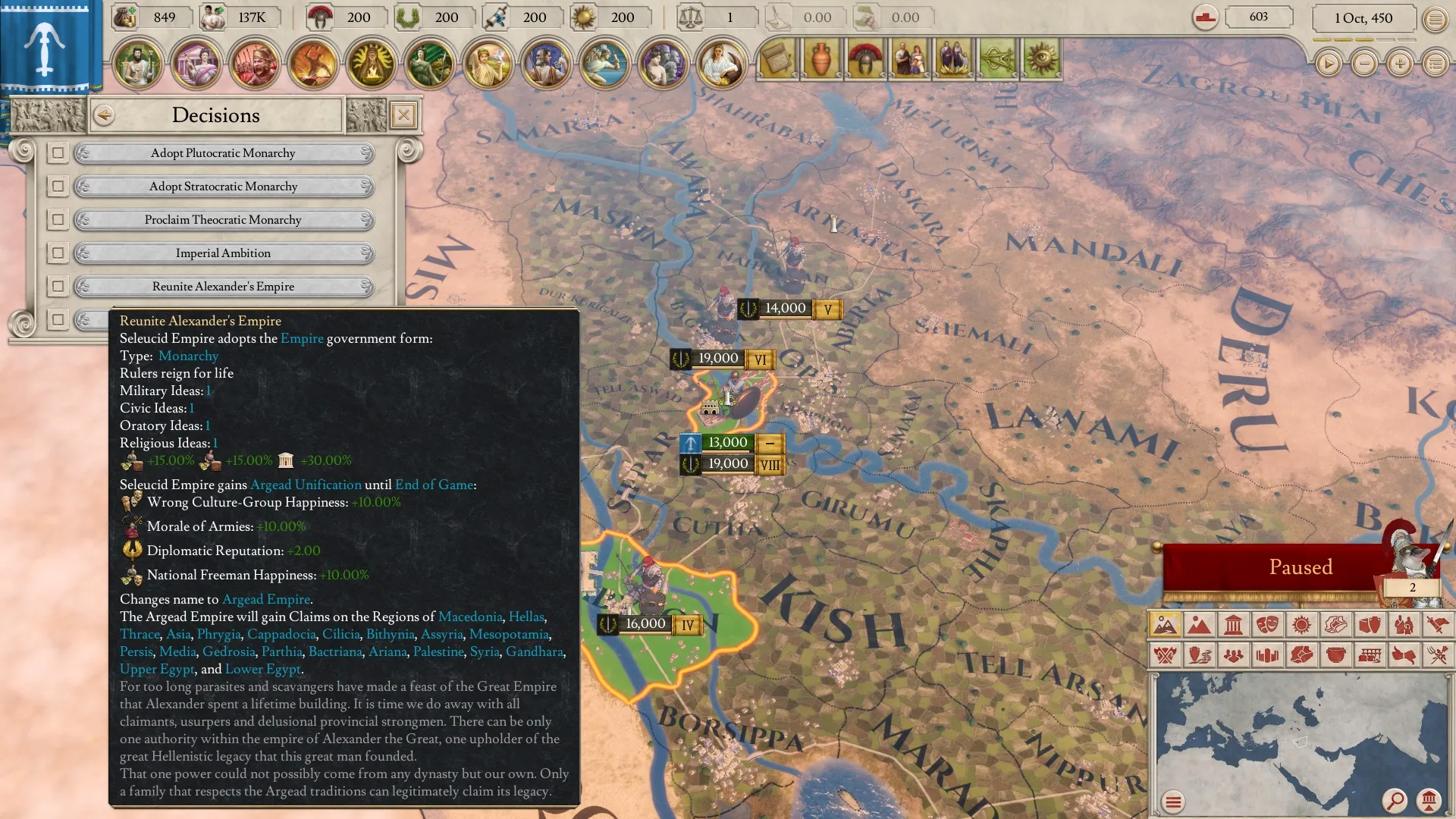Click the Paused banner to resume
Screen dimensions: 1456x819
1300,567
